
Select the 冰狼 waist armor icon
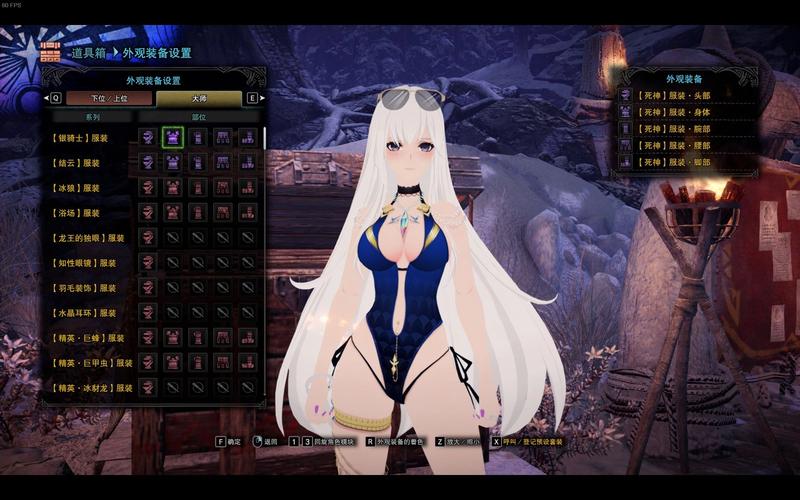tap(222, 187)
